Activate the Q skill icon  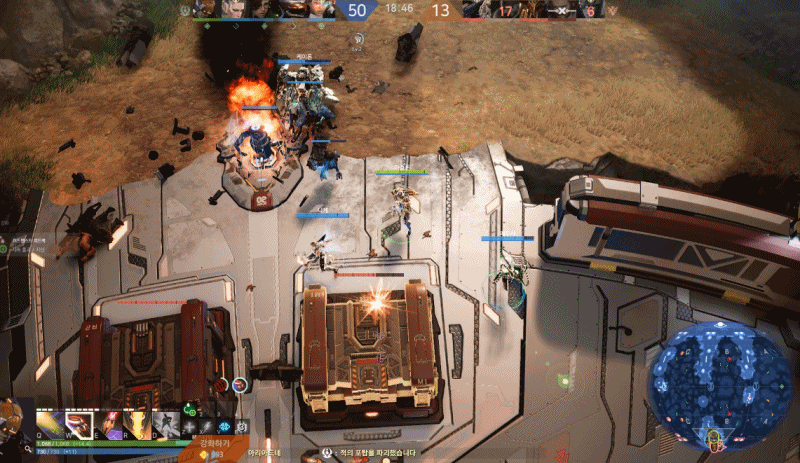pyautogui.click(x=51, y=424)
